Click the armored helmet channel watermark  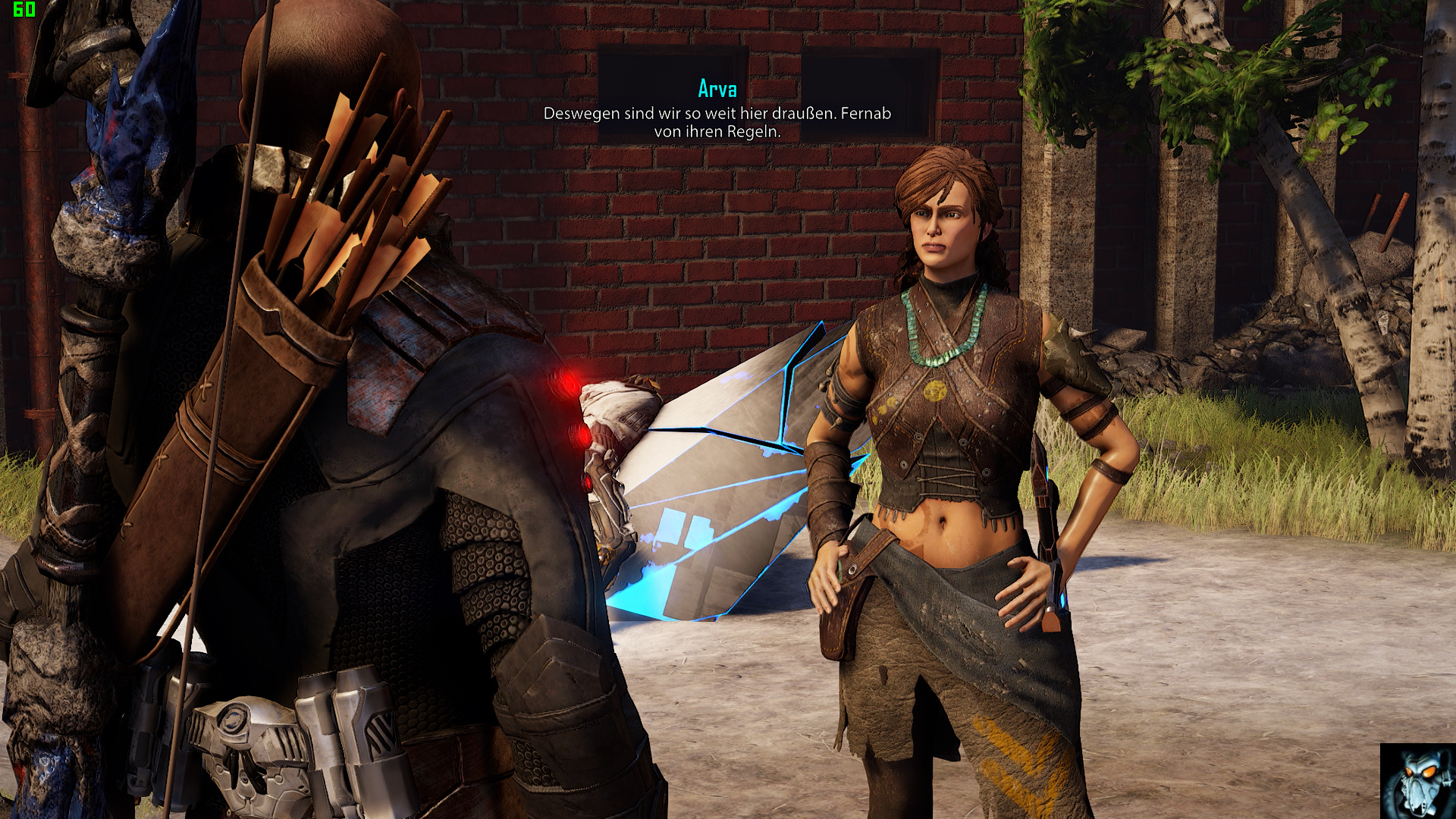[1417, 780]
